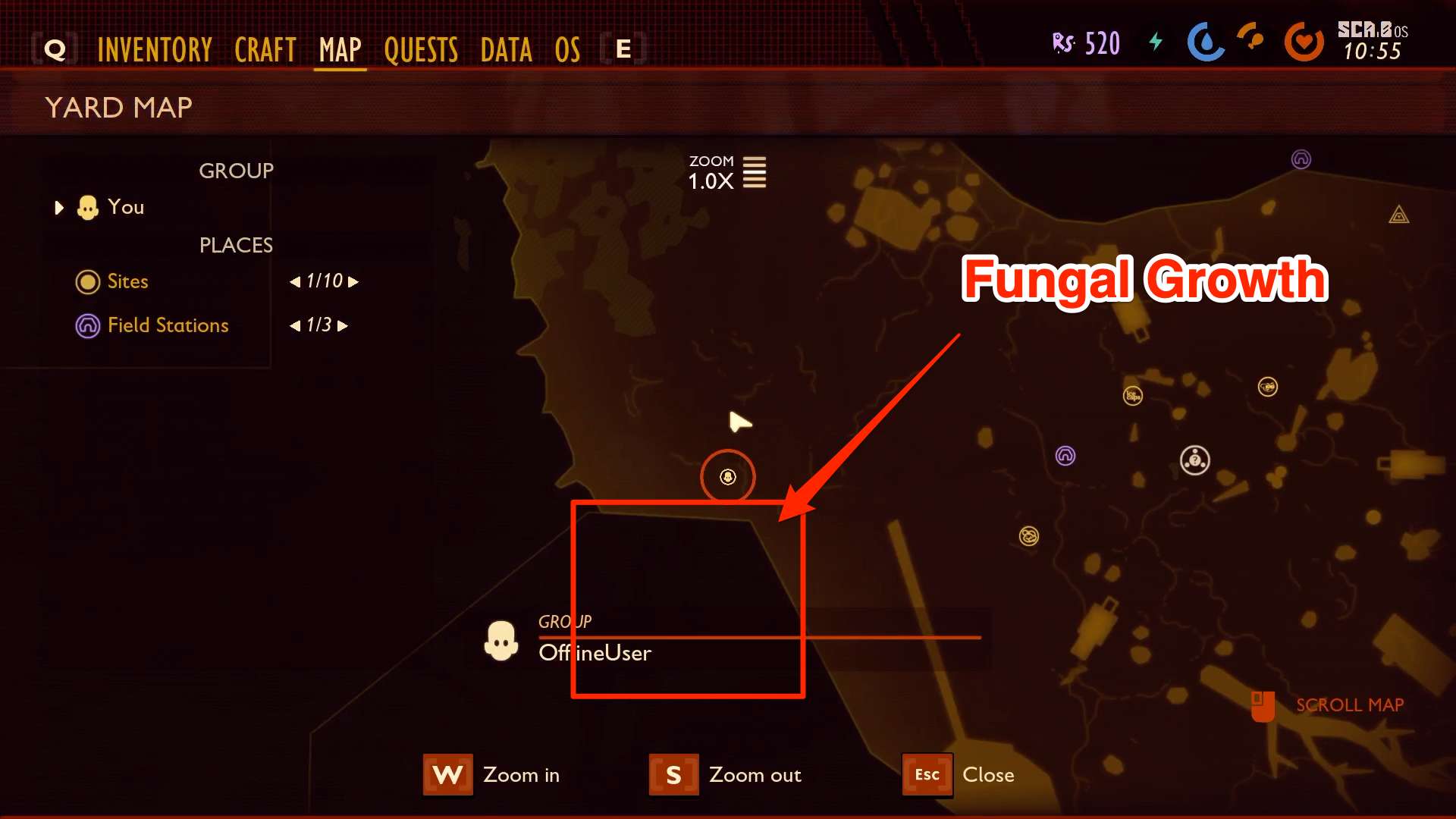Click the circled player marker on the map
This screenshot has width=1456, height=819.
pos(727,477)
